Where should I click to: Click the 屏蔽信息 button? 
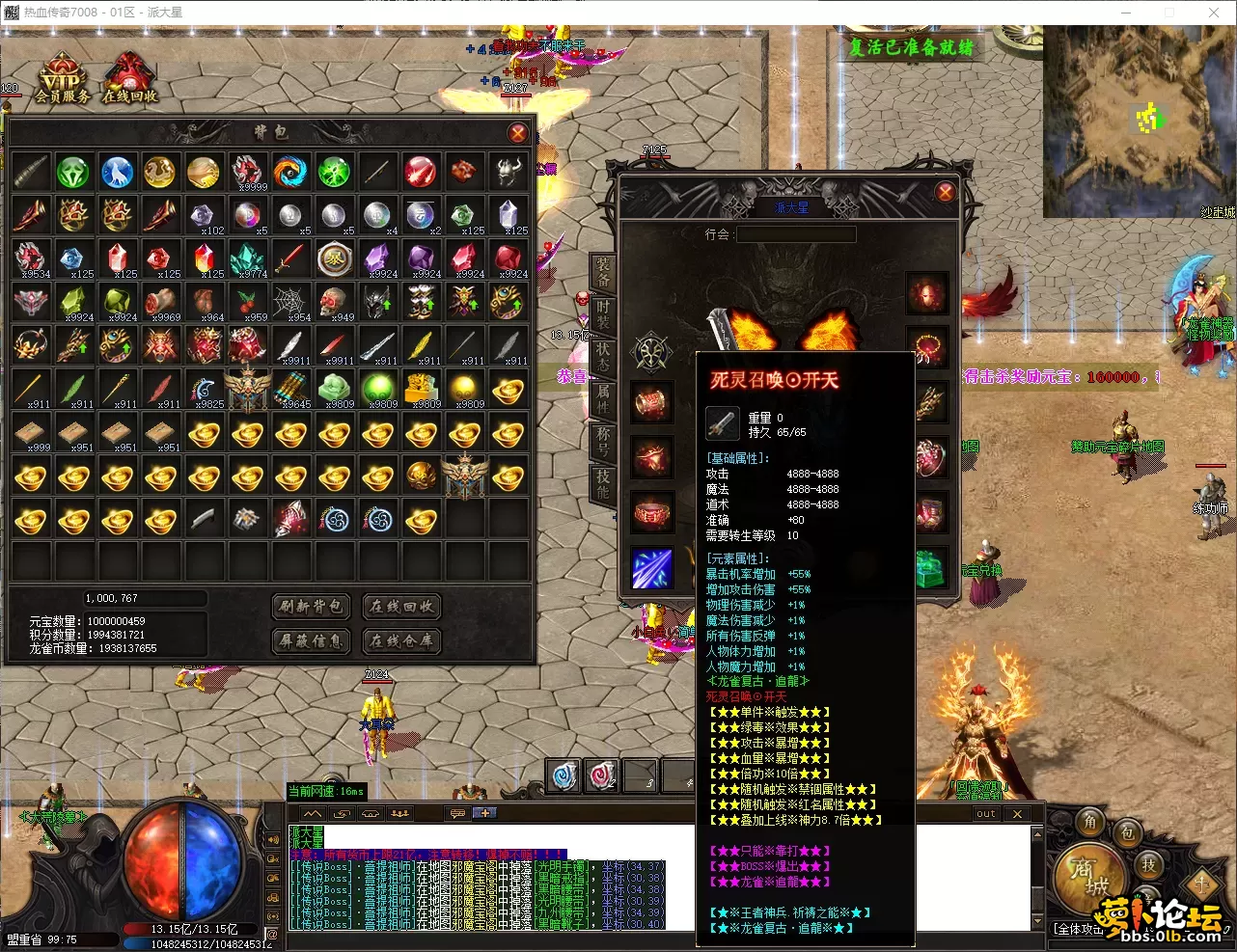(312, 640)
